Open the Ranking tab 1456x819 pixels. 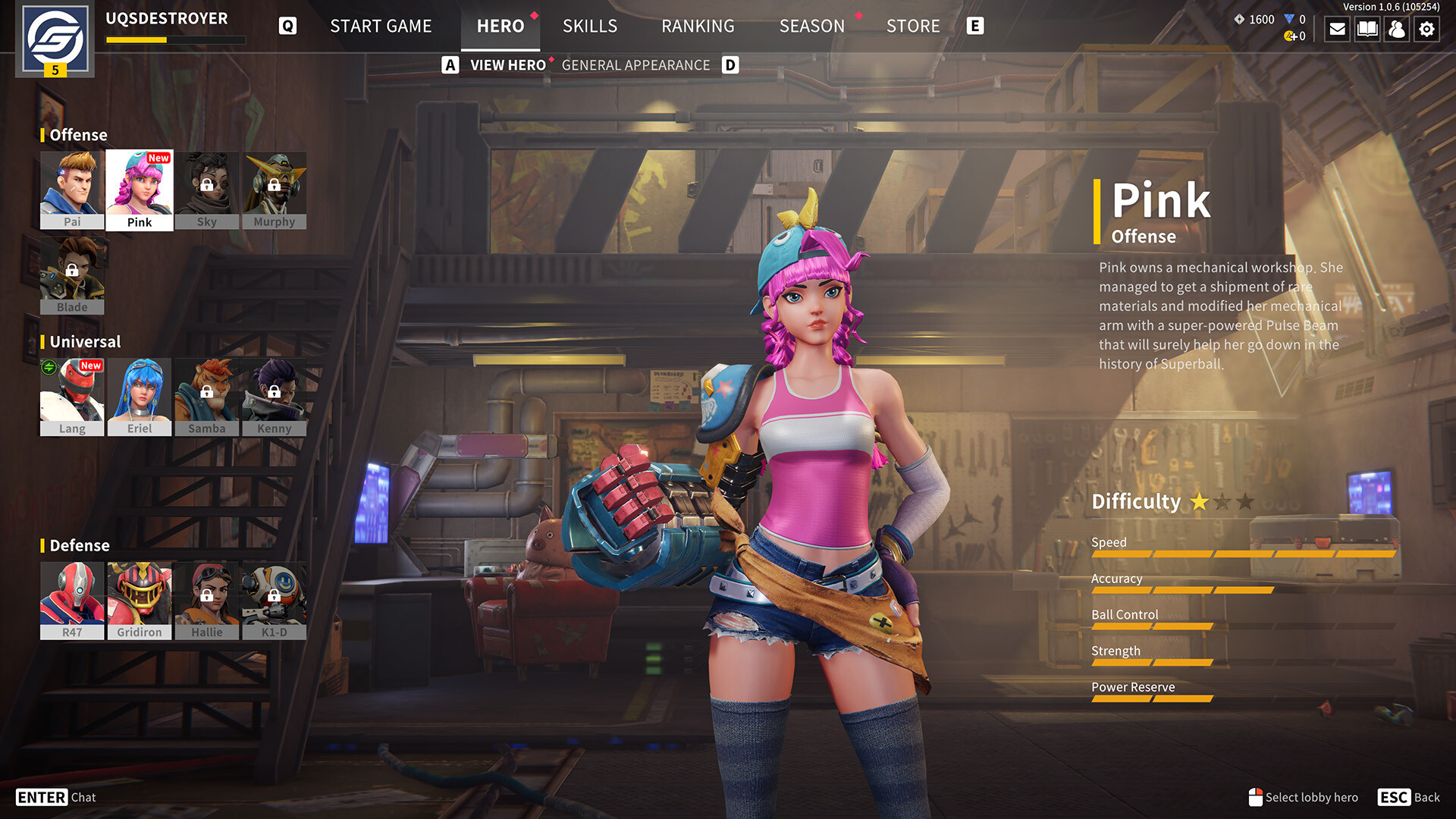click(x=698, y=26)
